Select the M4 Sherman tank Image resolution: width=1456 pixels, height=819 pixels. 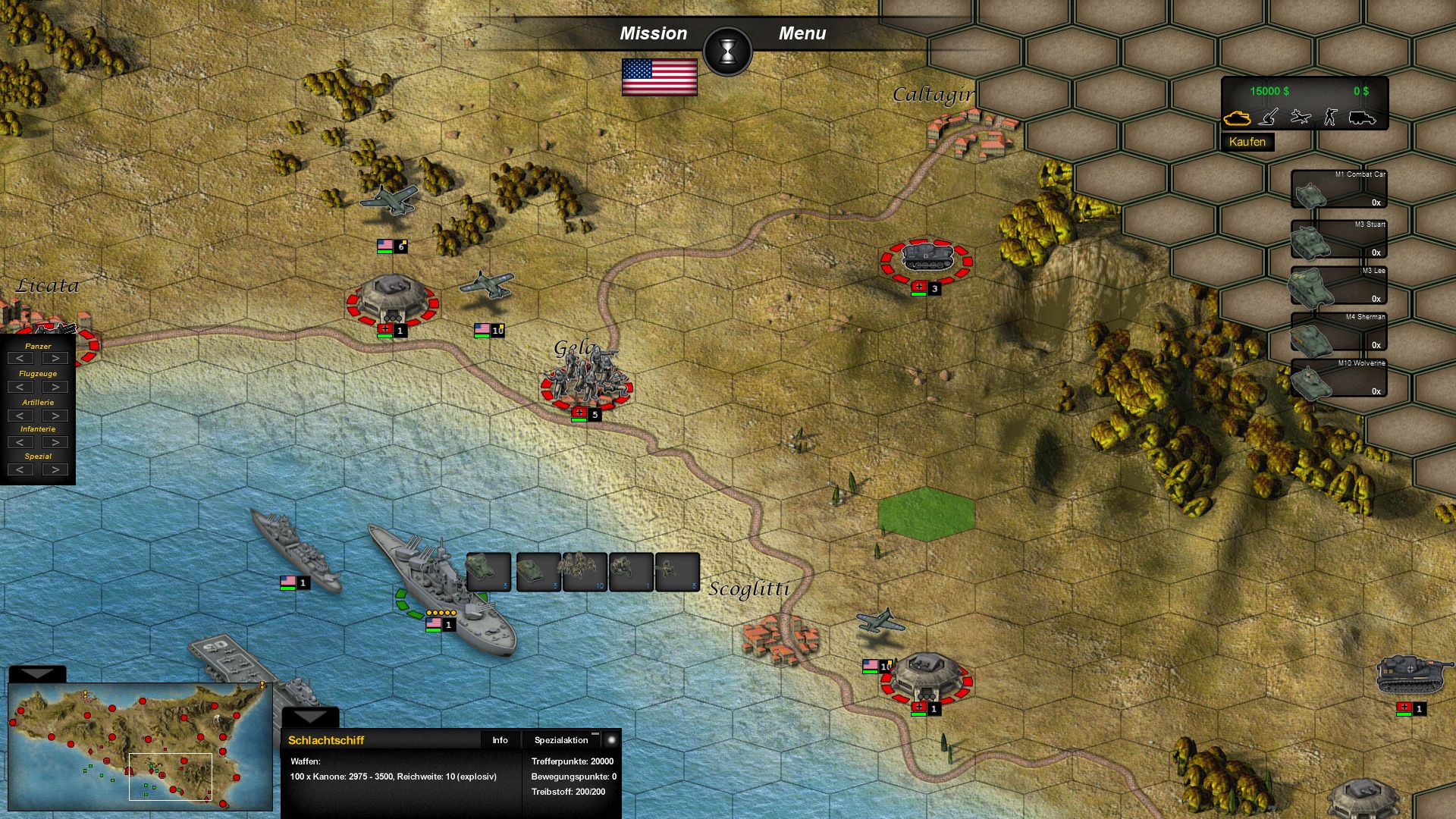pyautogui.click(x=1338, y=331)
